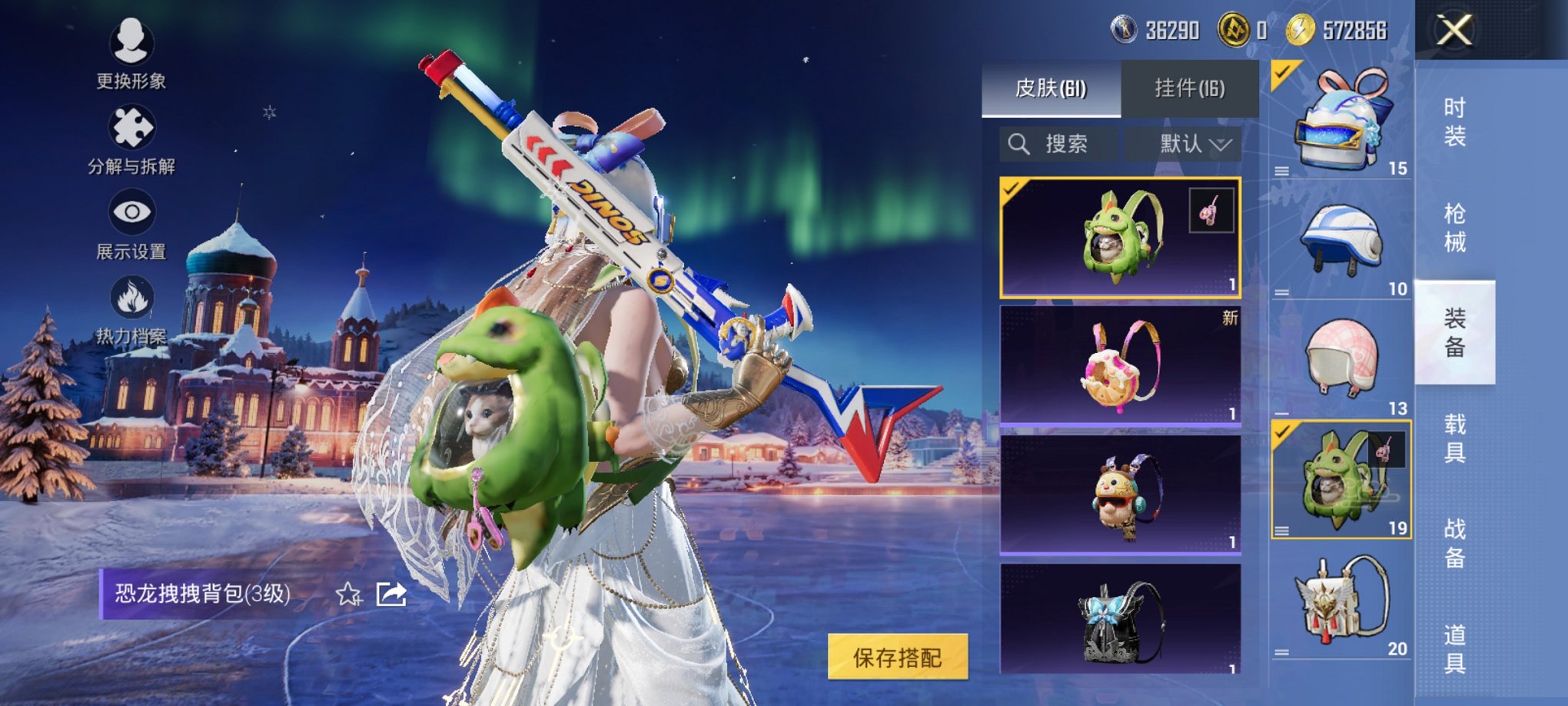Switch to the 皮肤 skins tab
Viewport: 1568px width, 706px height.
tap(1051, 88)
